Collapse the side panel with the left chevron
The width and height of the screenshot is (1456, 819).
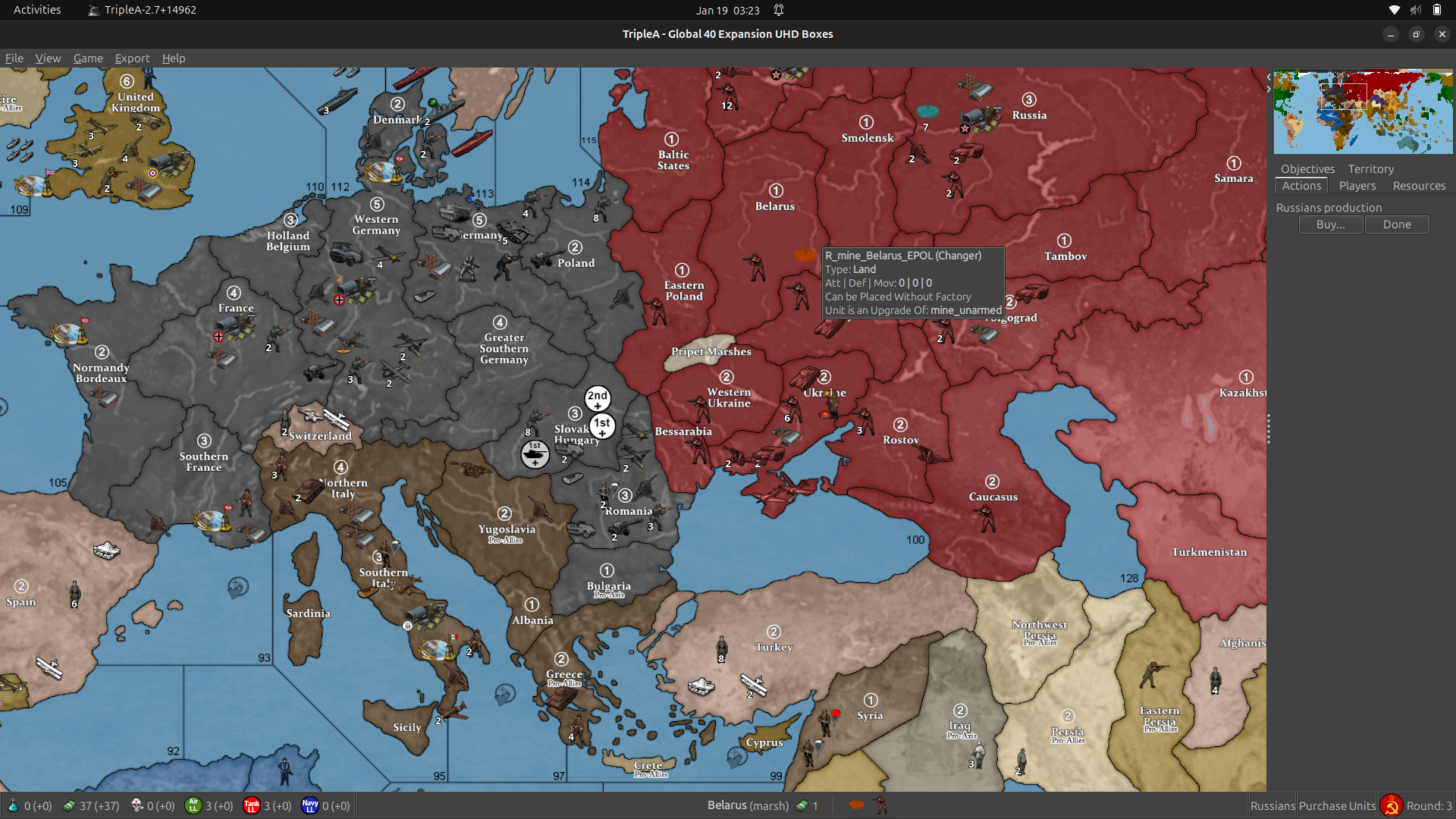pos(1269,76)
